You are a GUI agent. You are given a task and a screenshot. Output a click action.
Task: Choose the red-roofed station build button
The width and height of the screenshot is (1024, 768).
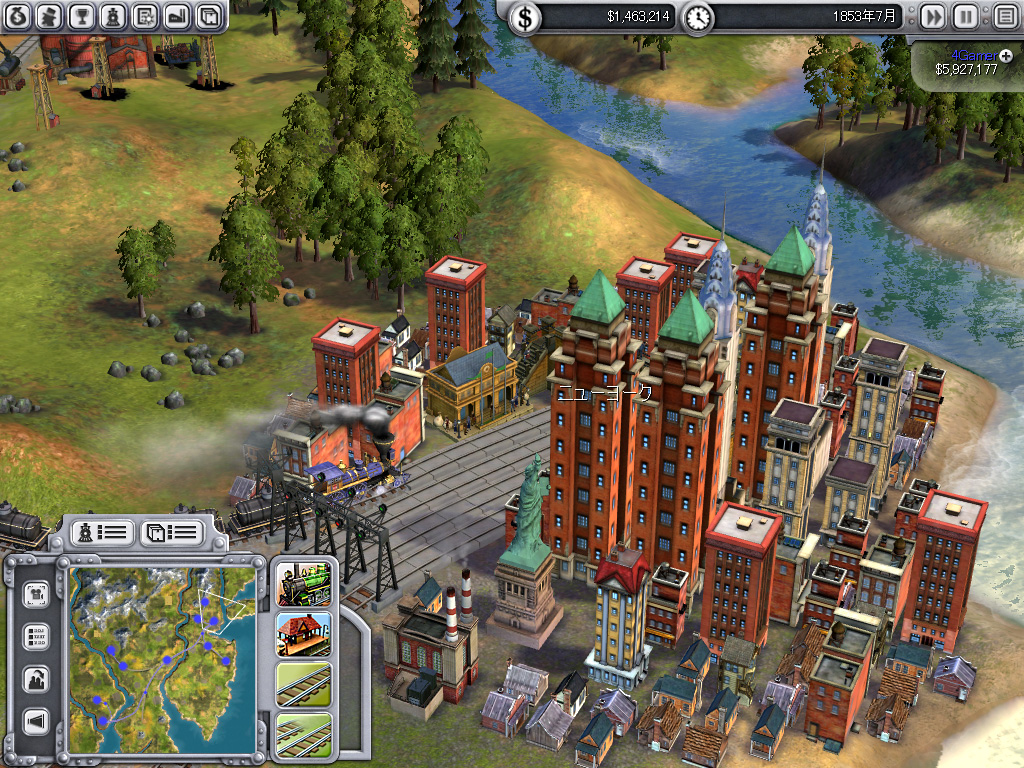[304, 634]
